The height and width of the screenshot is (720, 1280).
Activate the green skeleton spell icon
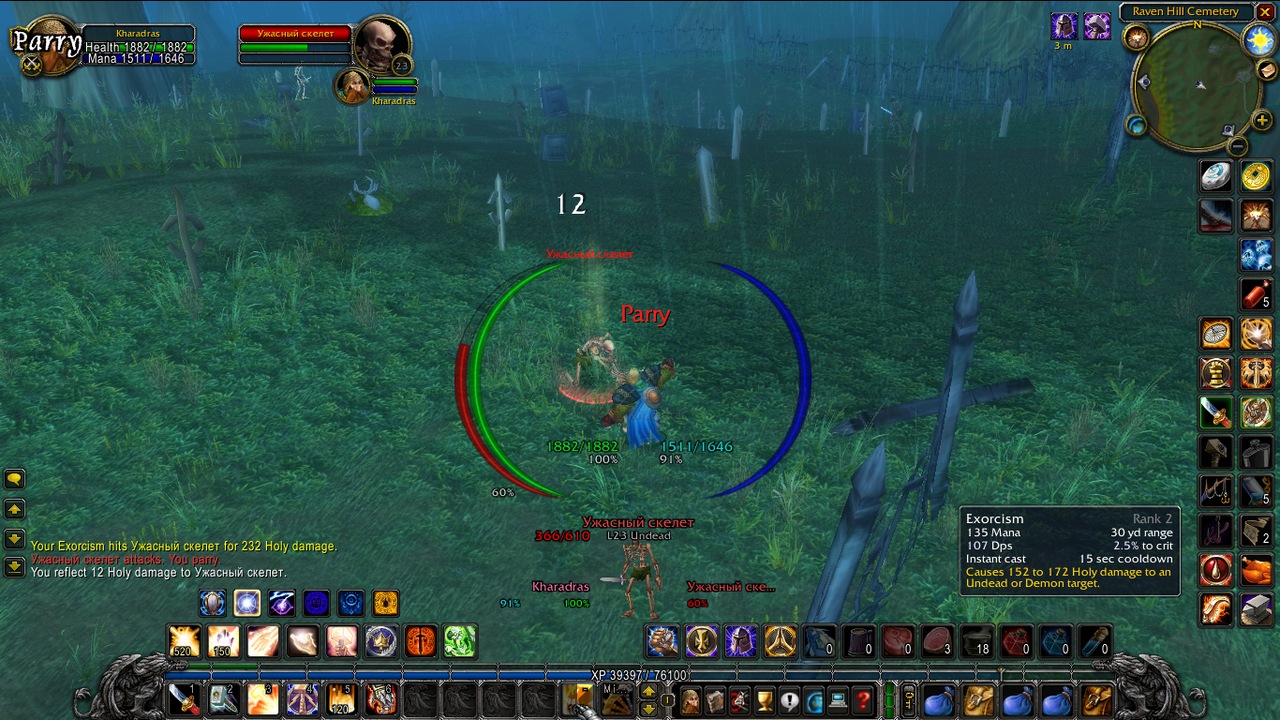coord(459,641)
